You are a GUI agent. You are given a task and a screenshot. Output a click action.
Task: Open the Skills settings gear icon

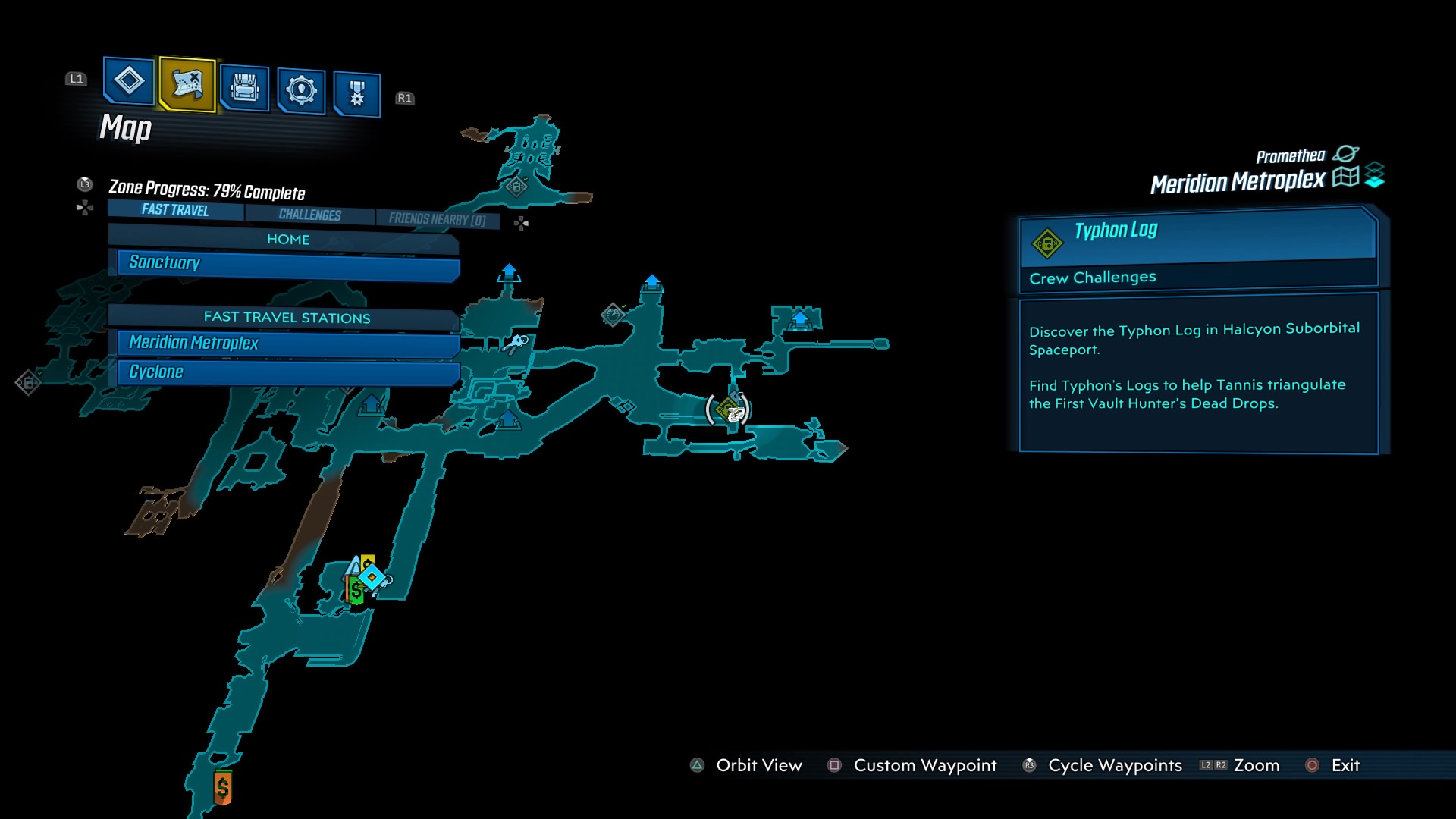point(300,89)
